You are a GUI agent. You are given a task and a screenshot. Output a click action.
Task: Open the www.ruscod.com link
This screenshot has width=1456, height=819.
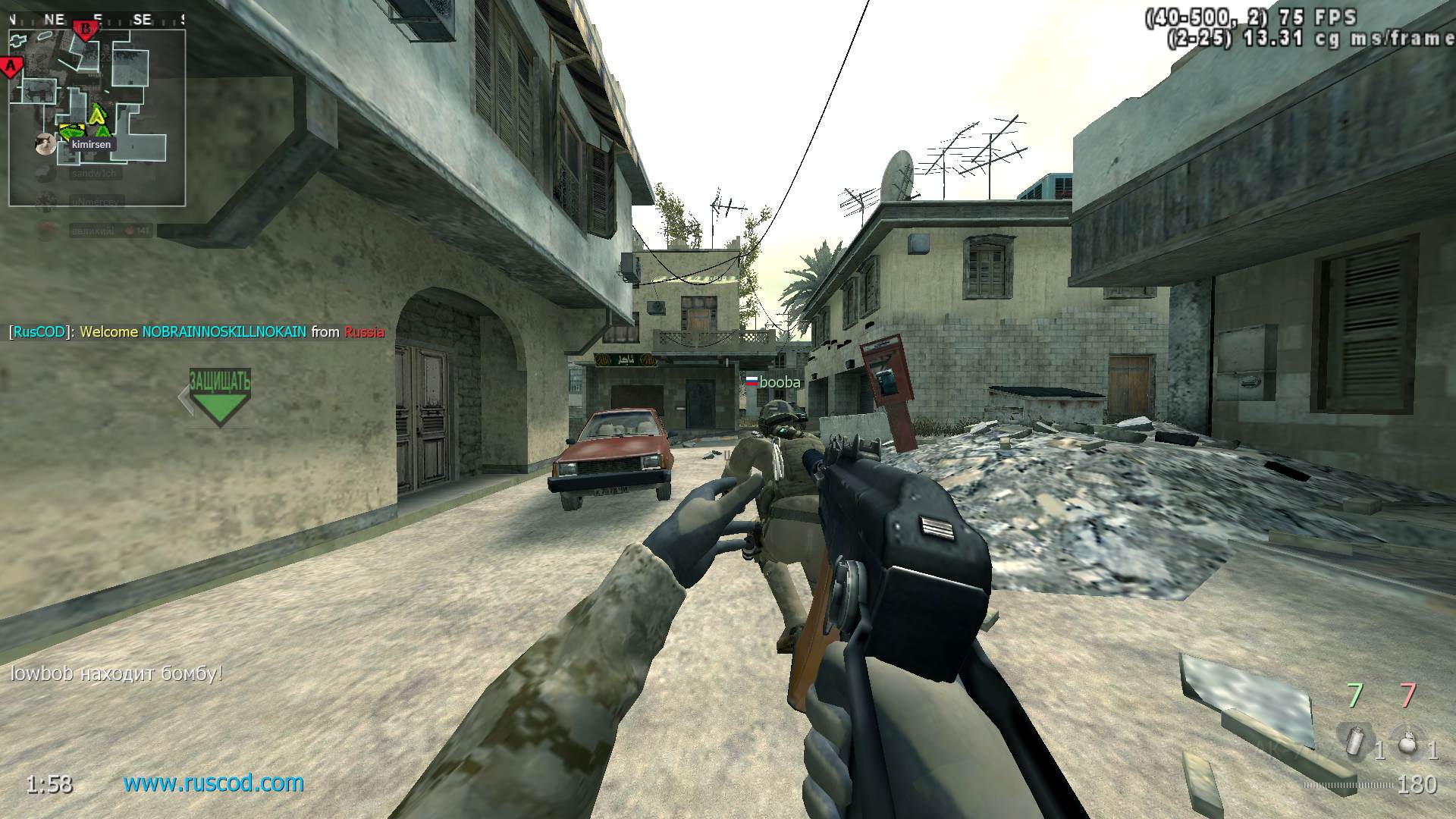coord(214,783)
